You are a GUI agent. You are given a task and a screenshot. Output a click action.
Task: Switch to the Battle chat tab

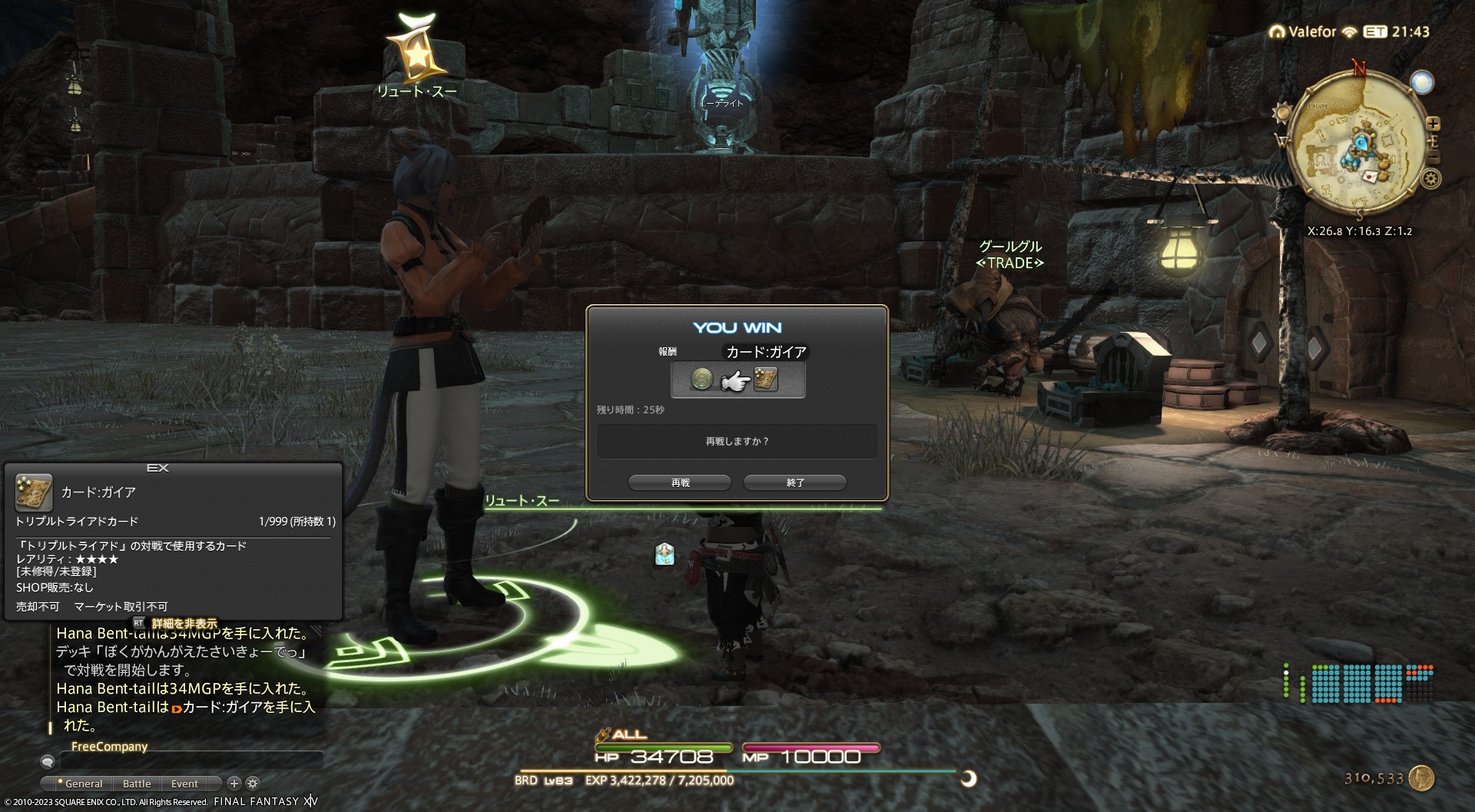tap(137, 784)
